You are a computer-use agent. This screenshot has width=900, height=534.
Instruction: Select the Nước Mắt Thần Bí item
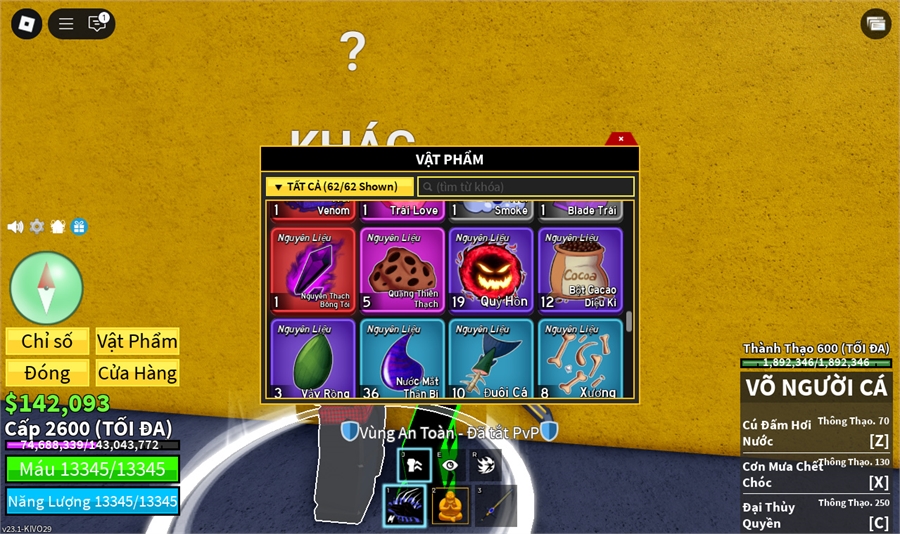(402, 359)
